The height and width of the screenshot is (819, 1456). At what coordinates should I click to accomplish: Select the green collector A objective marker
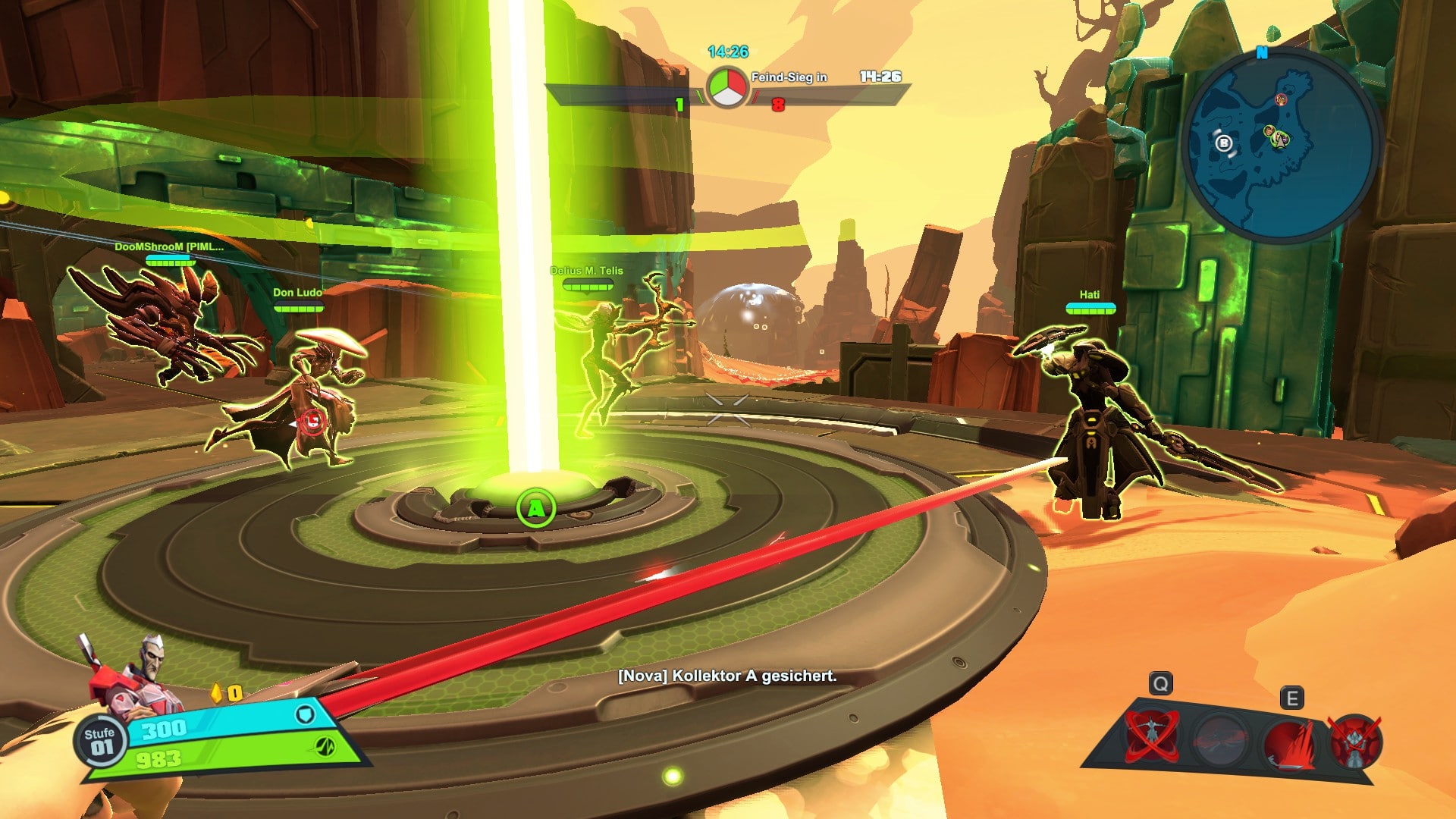[x=535, y=508]
